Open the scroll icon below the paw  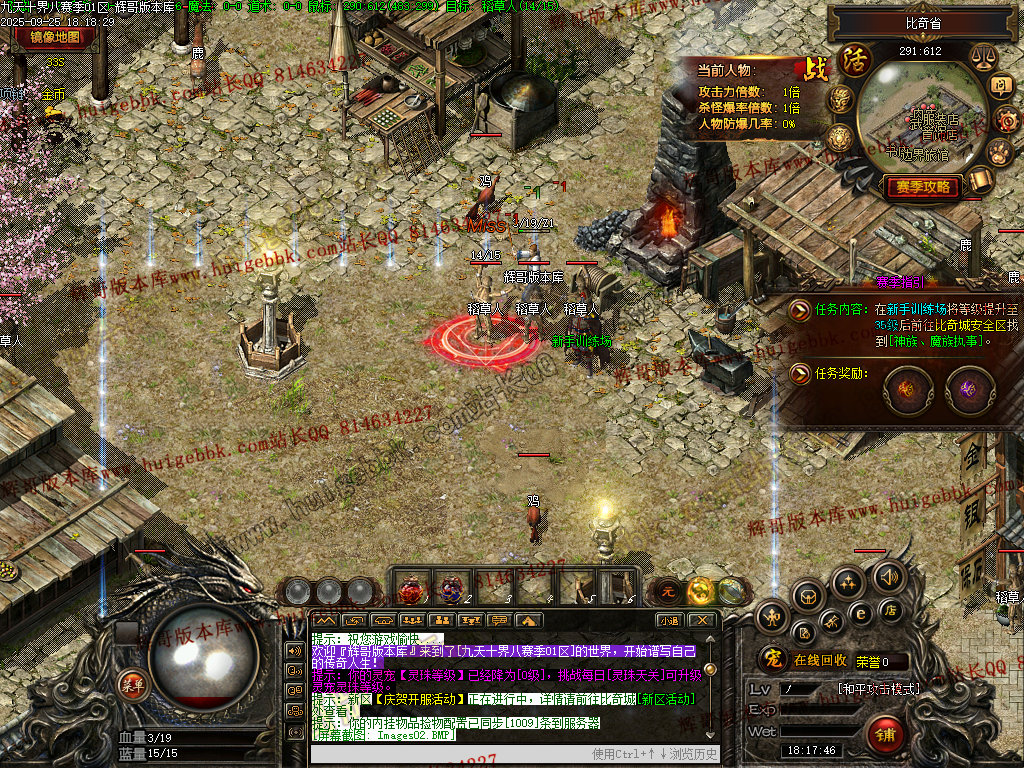(980, 180)
